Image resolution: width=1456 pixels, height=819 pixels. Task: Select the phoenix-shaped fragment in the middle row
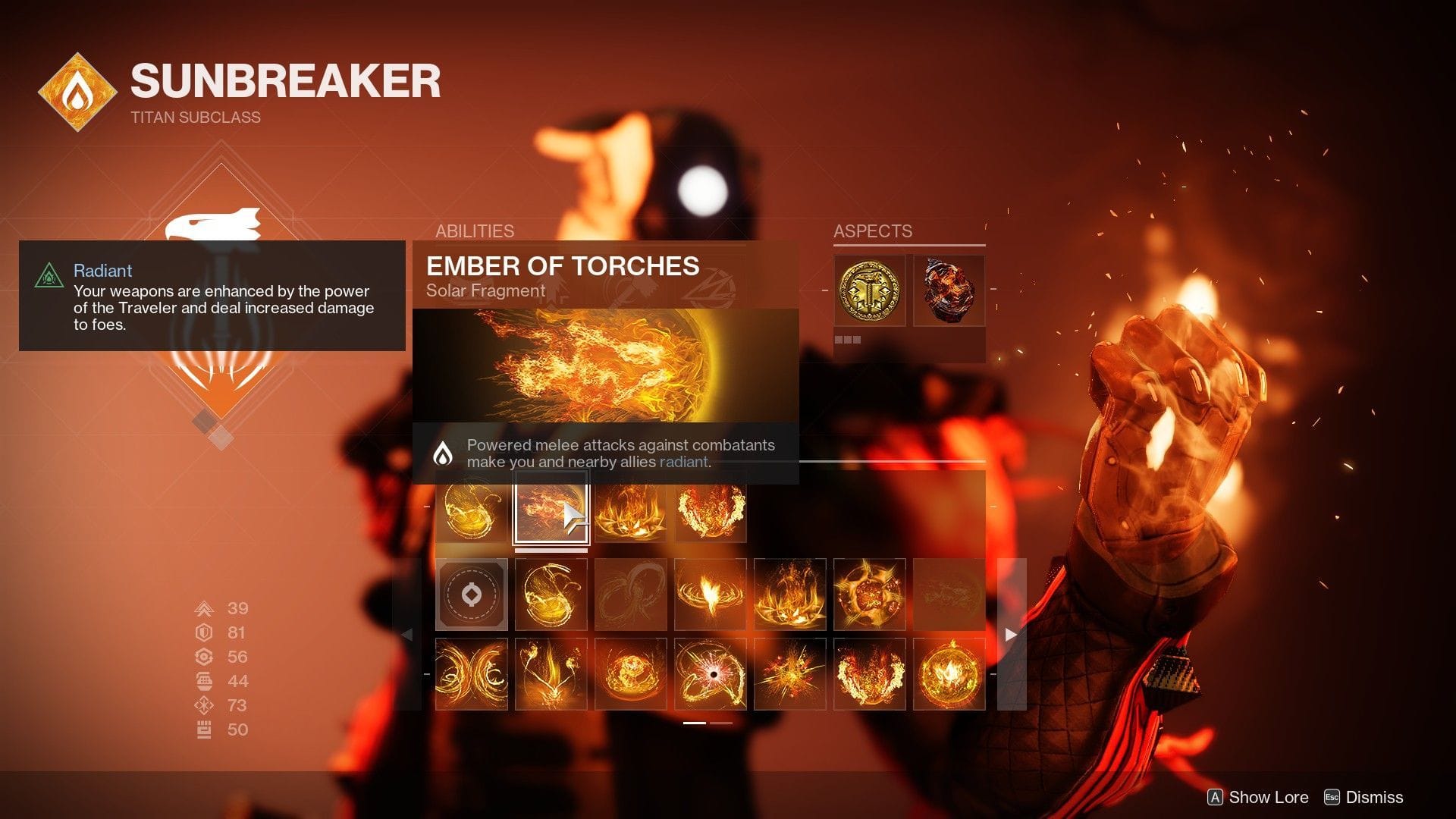click(x=710, y=595)
